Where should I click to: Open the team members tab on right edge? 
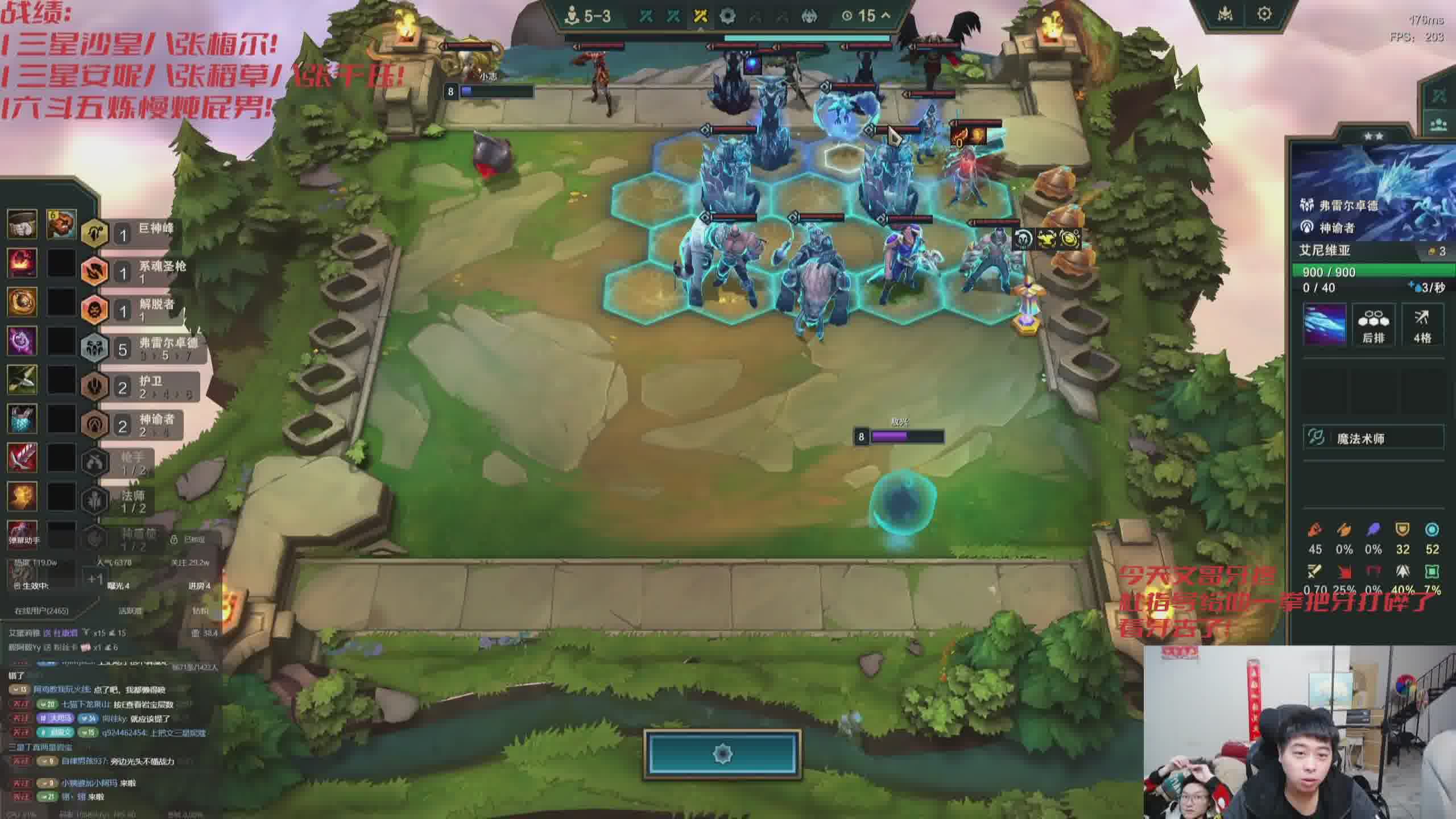1438,124
